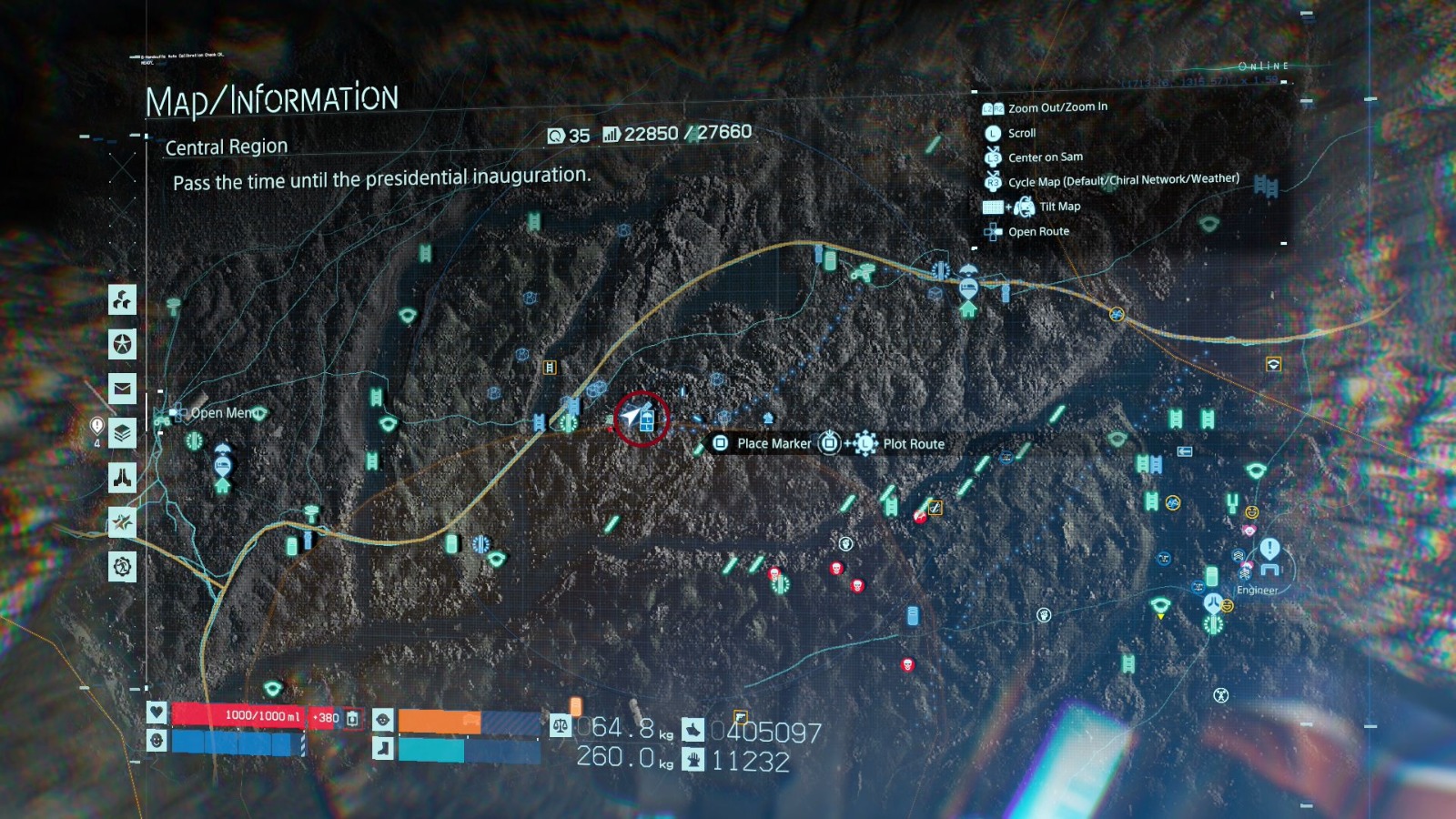The image size is (1456, 819).
Task: Toggle the Online status indicator at top right
Action: pos(1265,65)
